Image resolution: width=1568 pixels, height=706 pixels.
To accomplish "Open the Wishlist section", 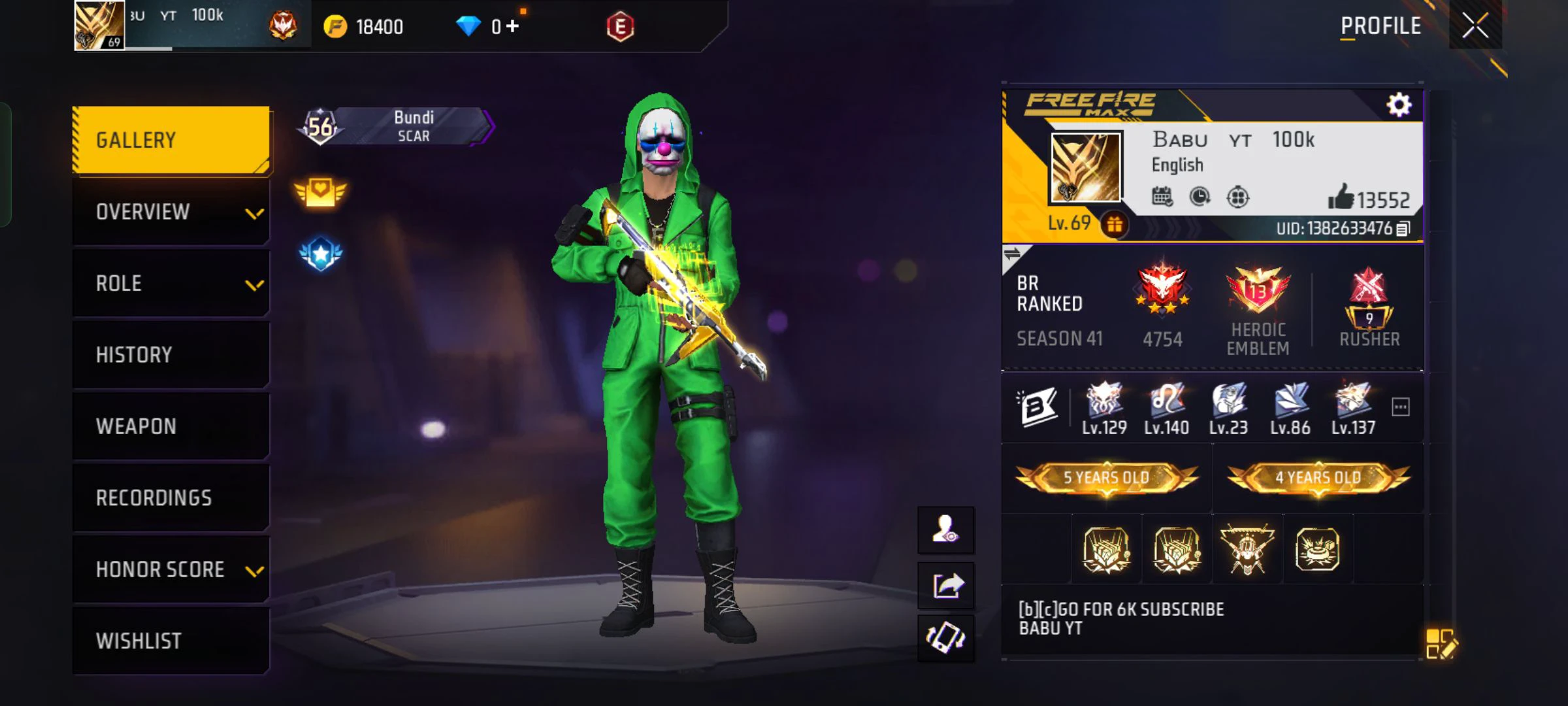I will coord(171,640).
